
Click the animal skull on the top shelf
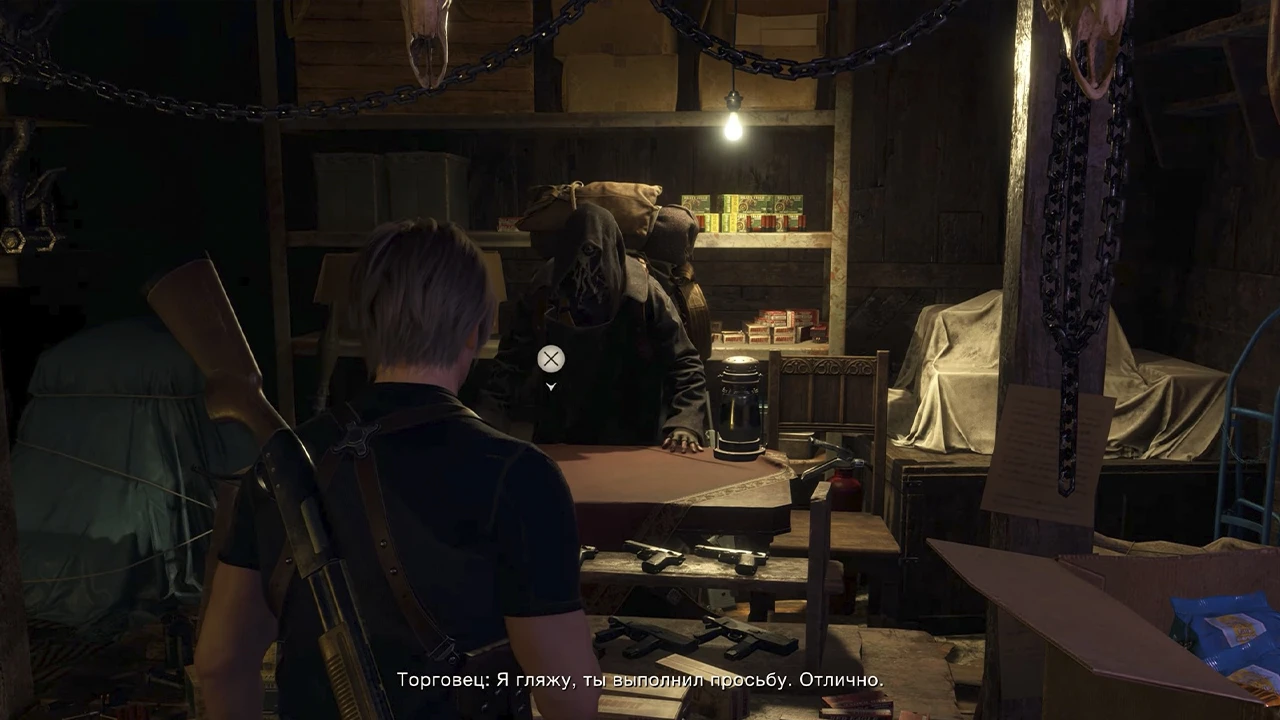click(425, 40)
